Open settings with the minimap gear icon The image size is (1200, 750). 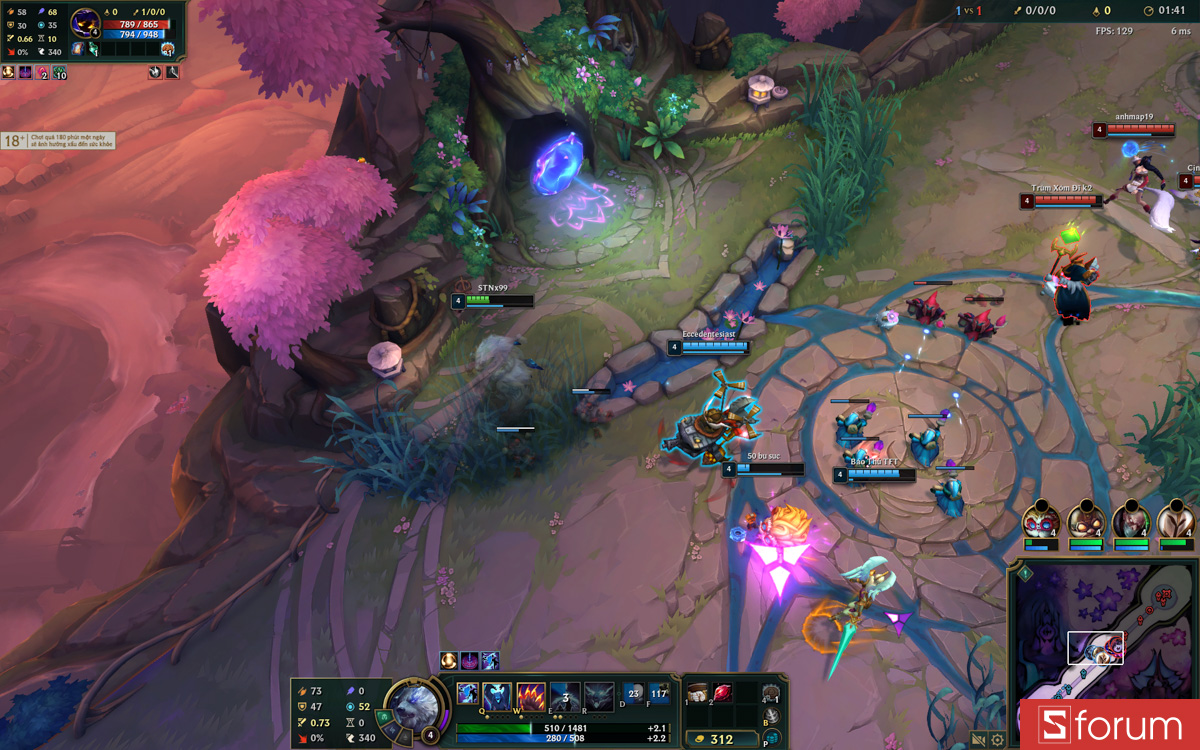(x=997, y=740)
